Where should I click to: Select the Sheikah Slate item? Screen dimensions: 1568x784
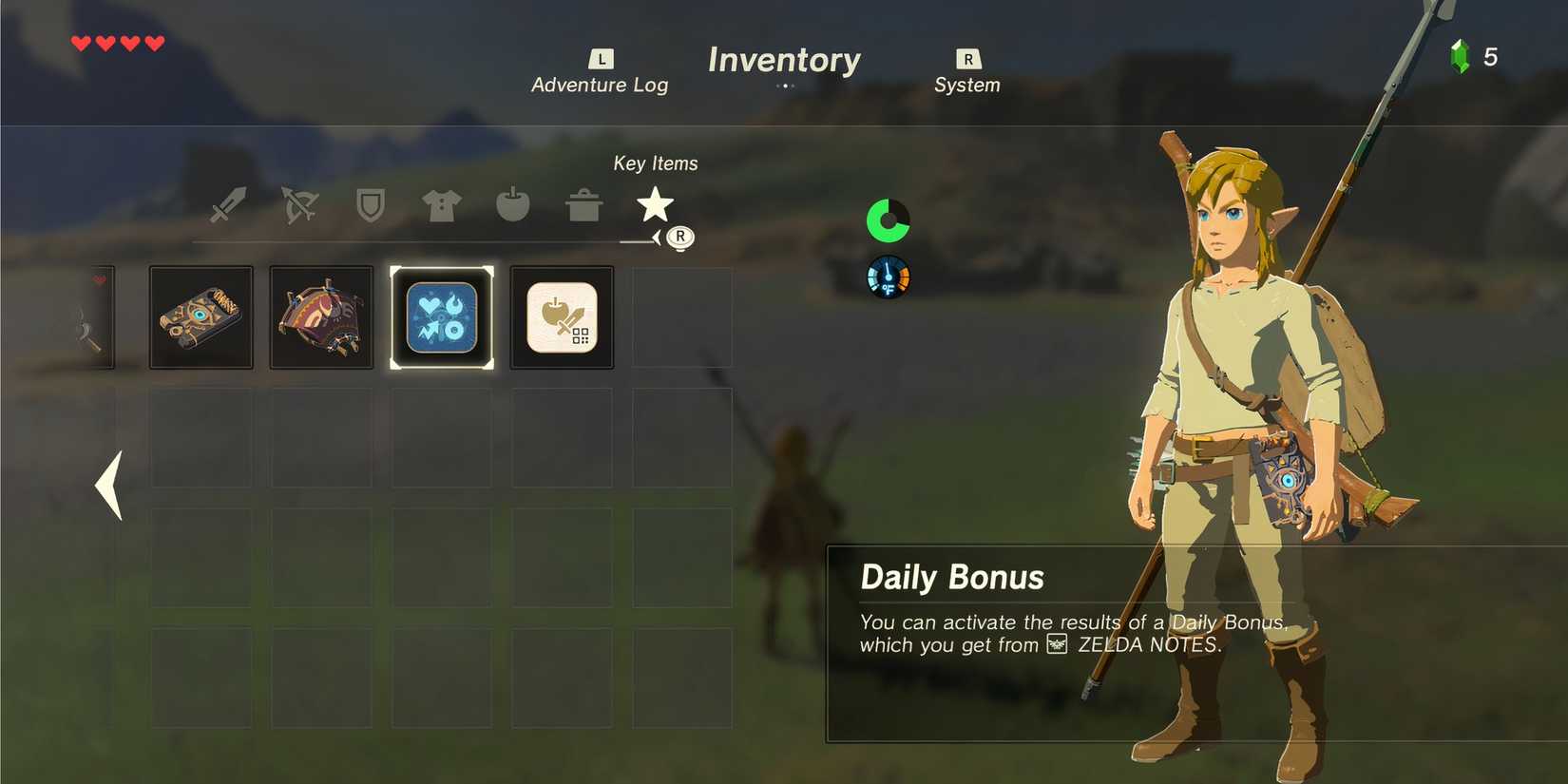tap(200, 316)
